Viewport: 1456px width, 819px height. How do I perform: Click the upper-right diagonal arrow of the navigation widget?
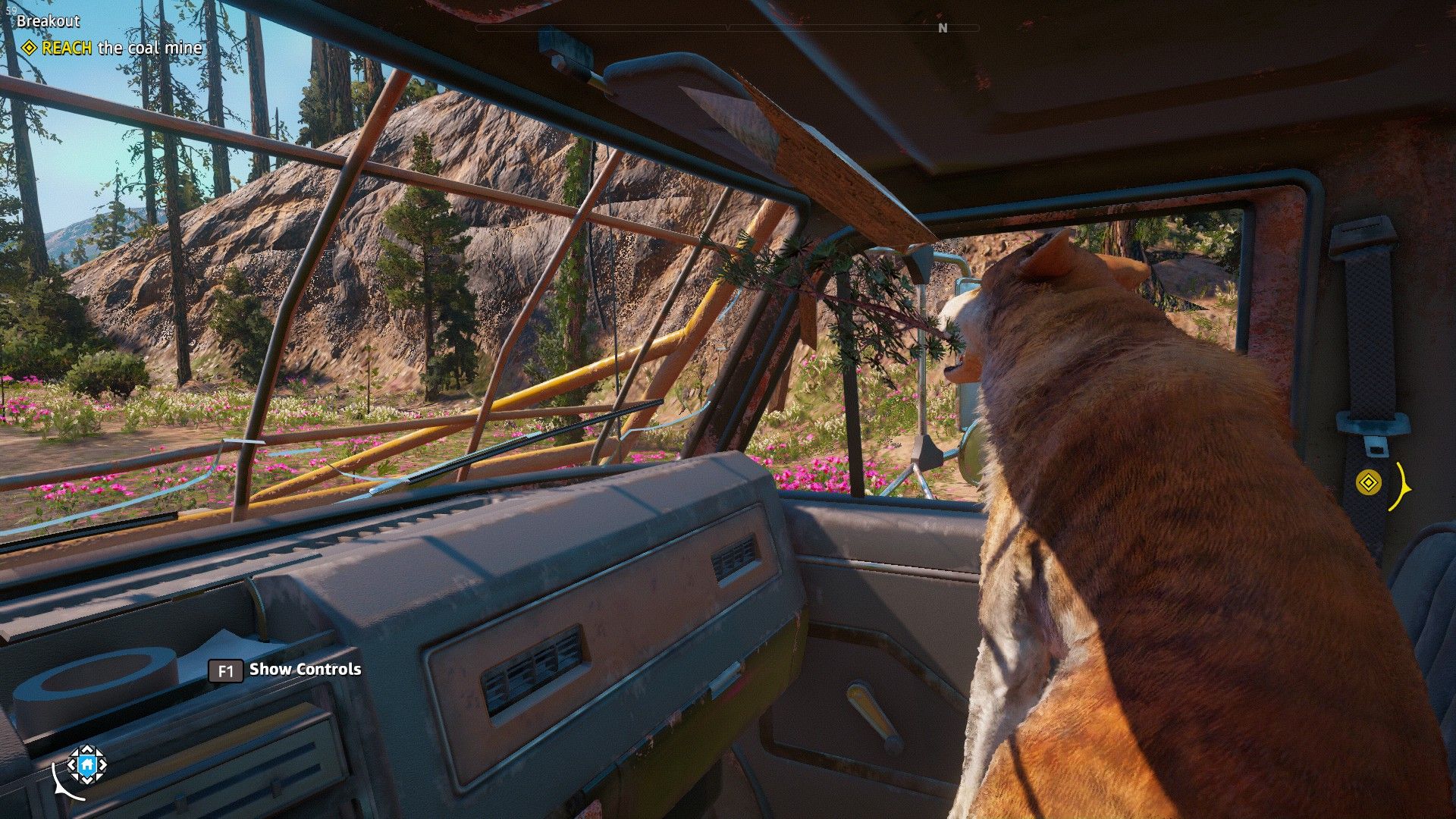coord(99,752)
